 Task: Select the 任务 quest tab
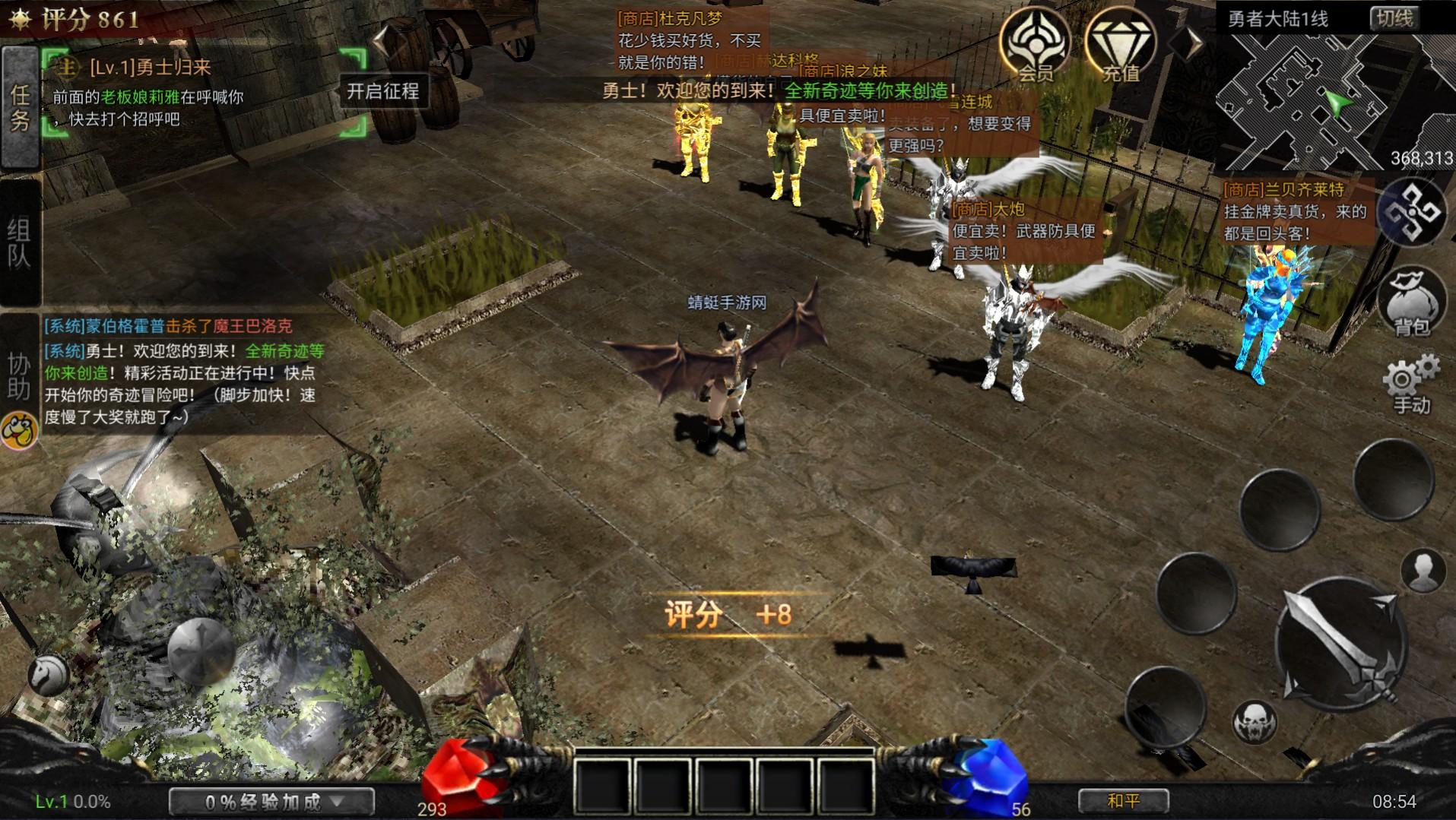tap(21, 106)
